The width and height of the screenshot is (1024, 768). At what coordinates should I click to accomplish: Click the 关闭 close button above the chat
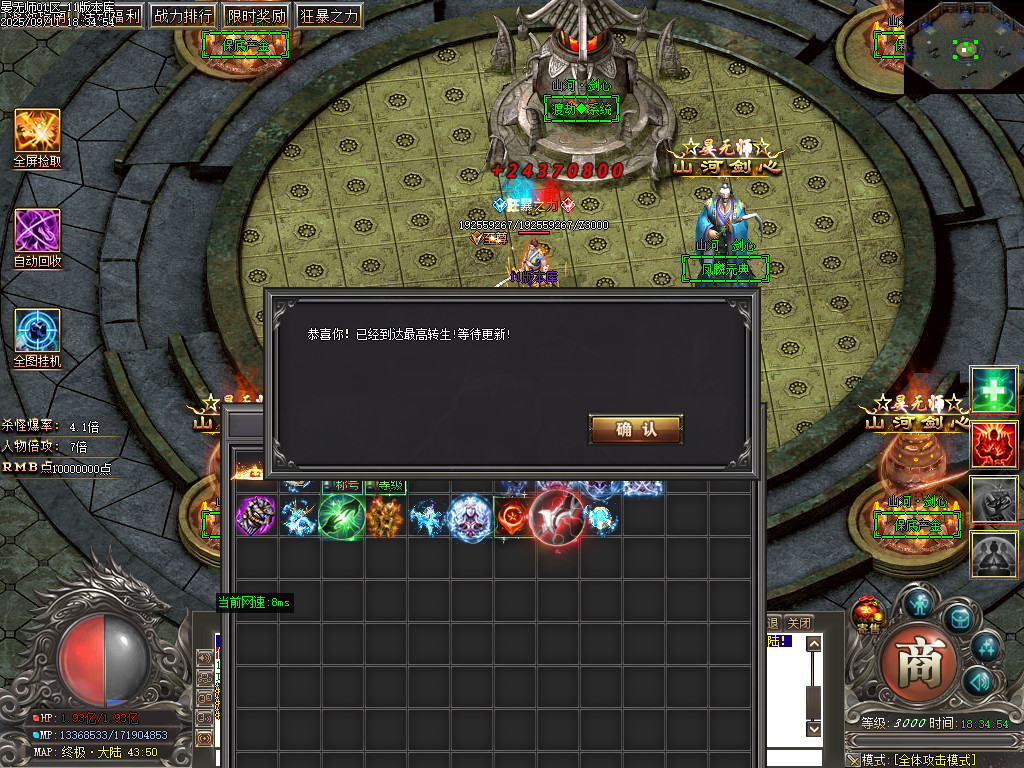click(x=798, y=623)
